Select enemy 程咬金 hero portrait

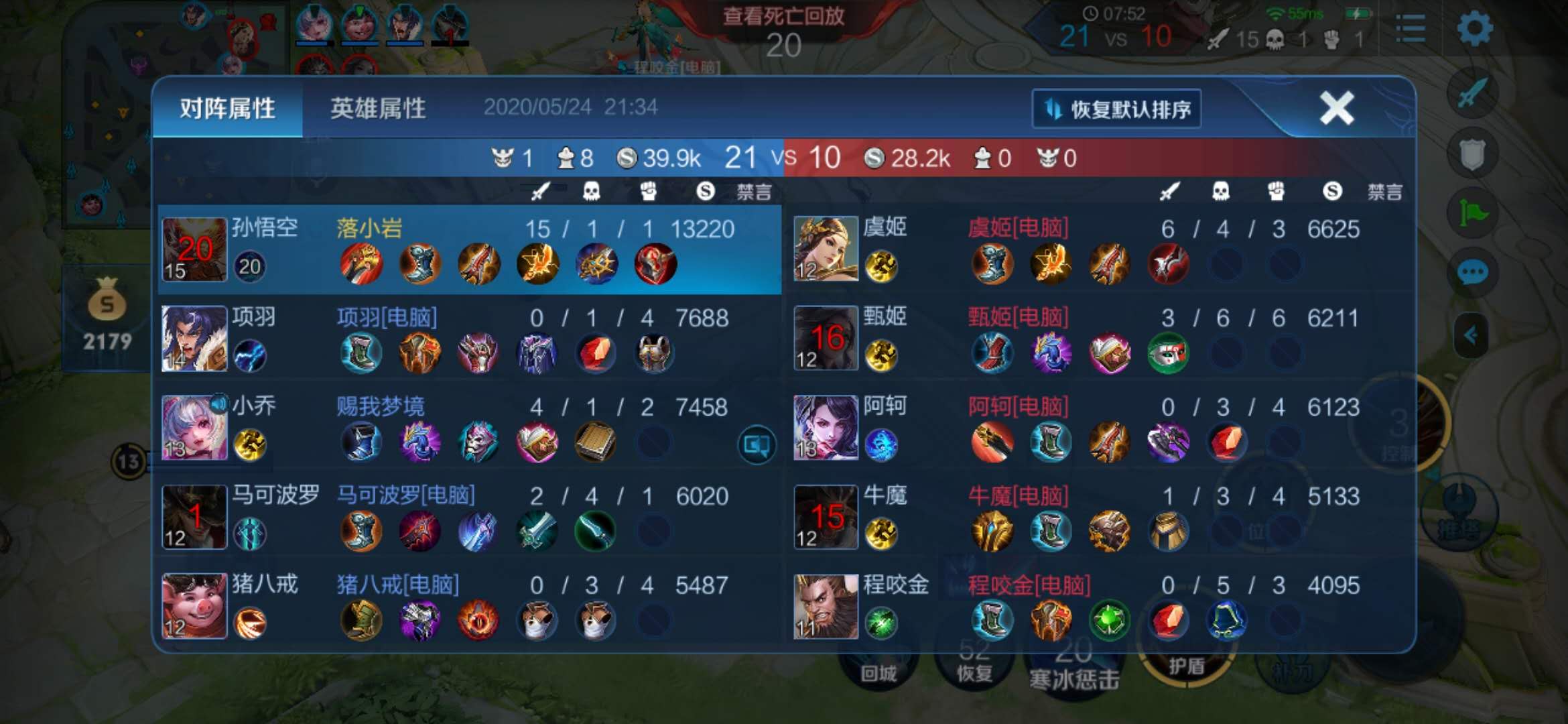(826, 606)
